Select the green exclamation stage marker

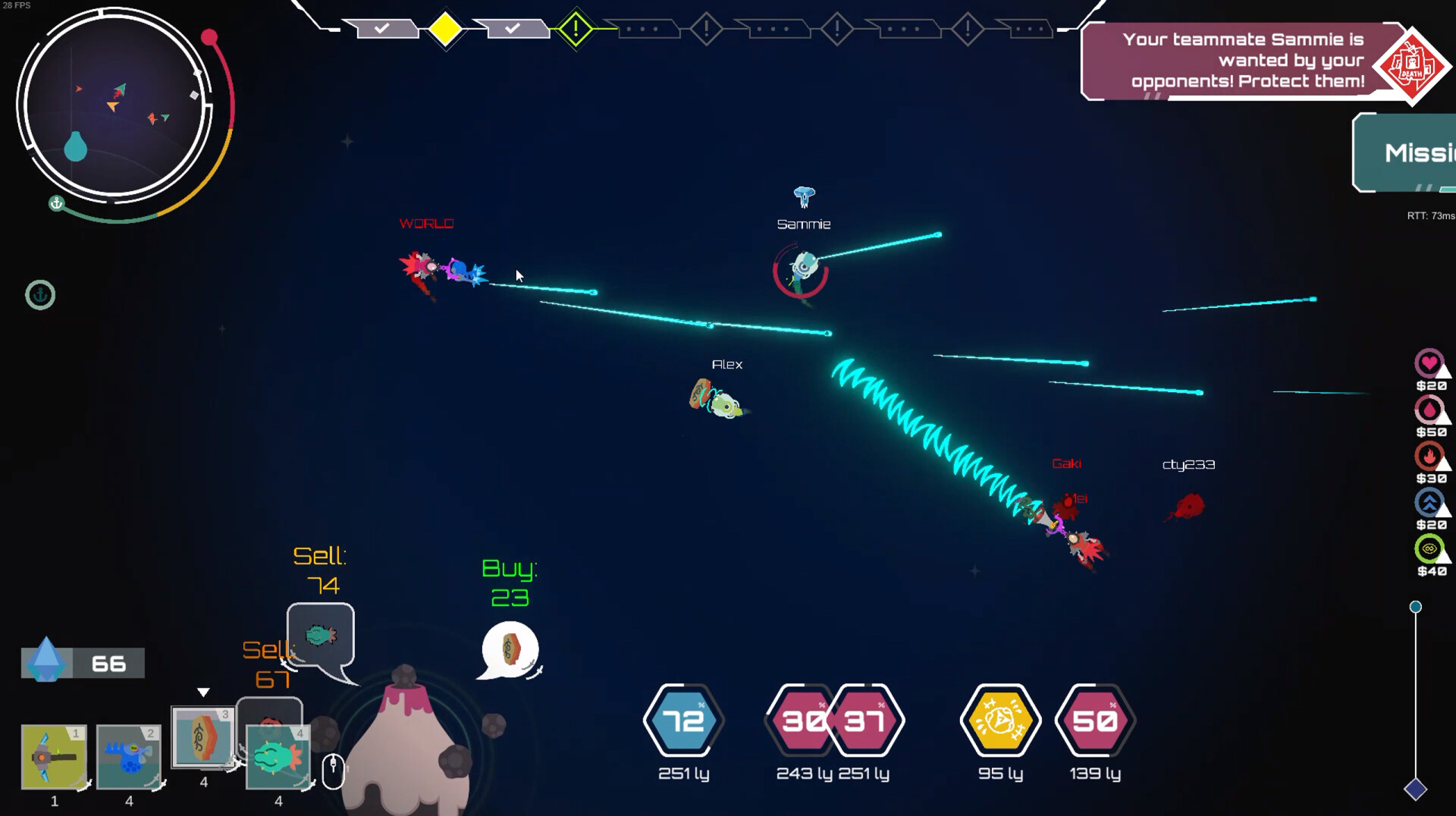pyautogui.click(x=576, y=30)
